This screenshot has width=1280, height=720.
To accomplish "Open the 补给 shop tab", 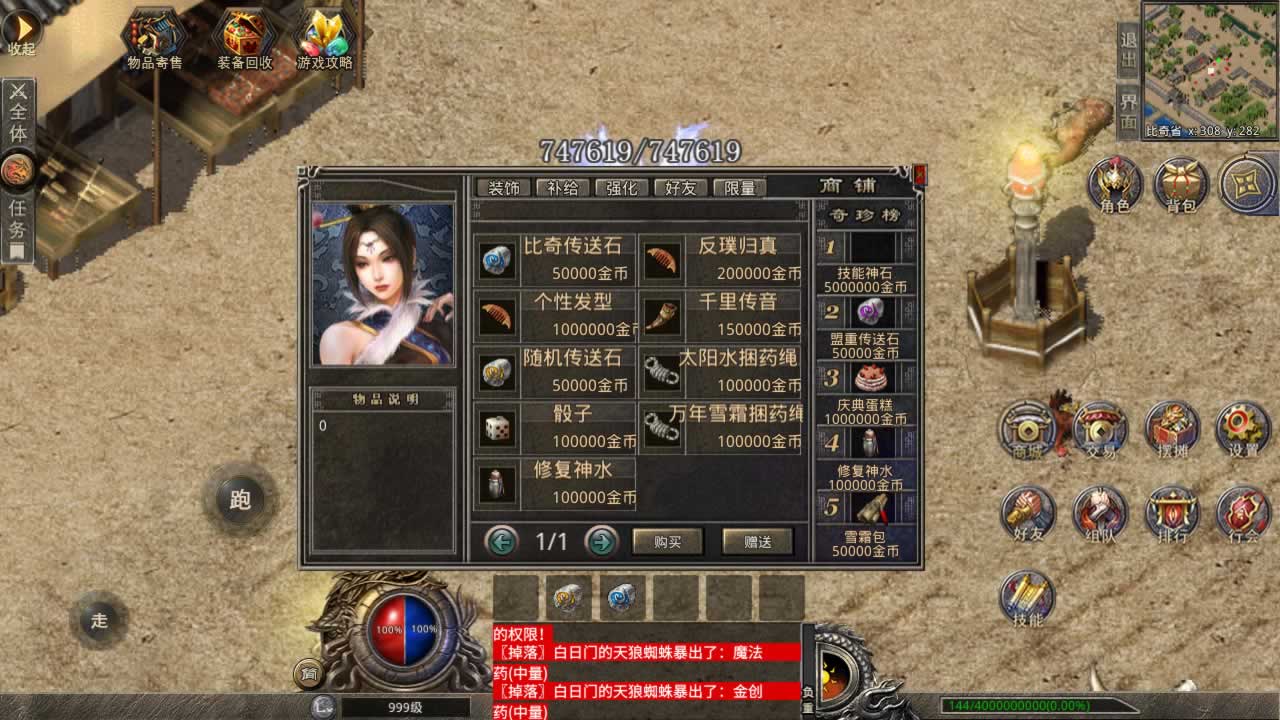I will [562, 187].
